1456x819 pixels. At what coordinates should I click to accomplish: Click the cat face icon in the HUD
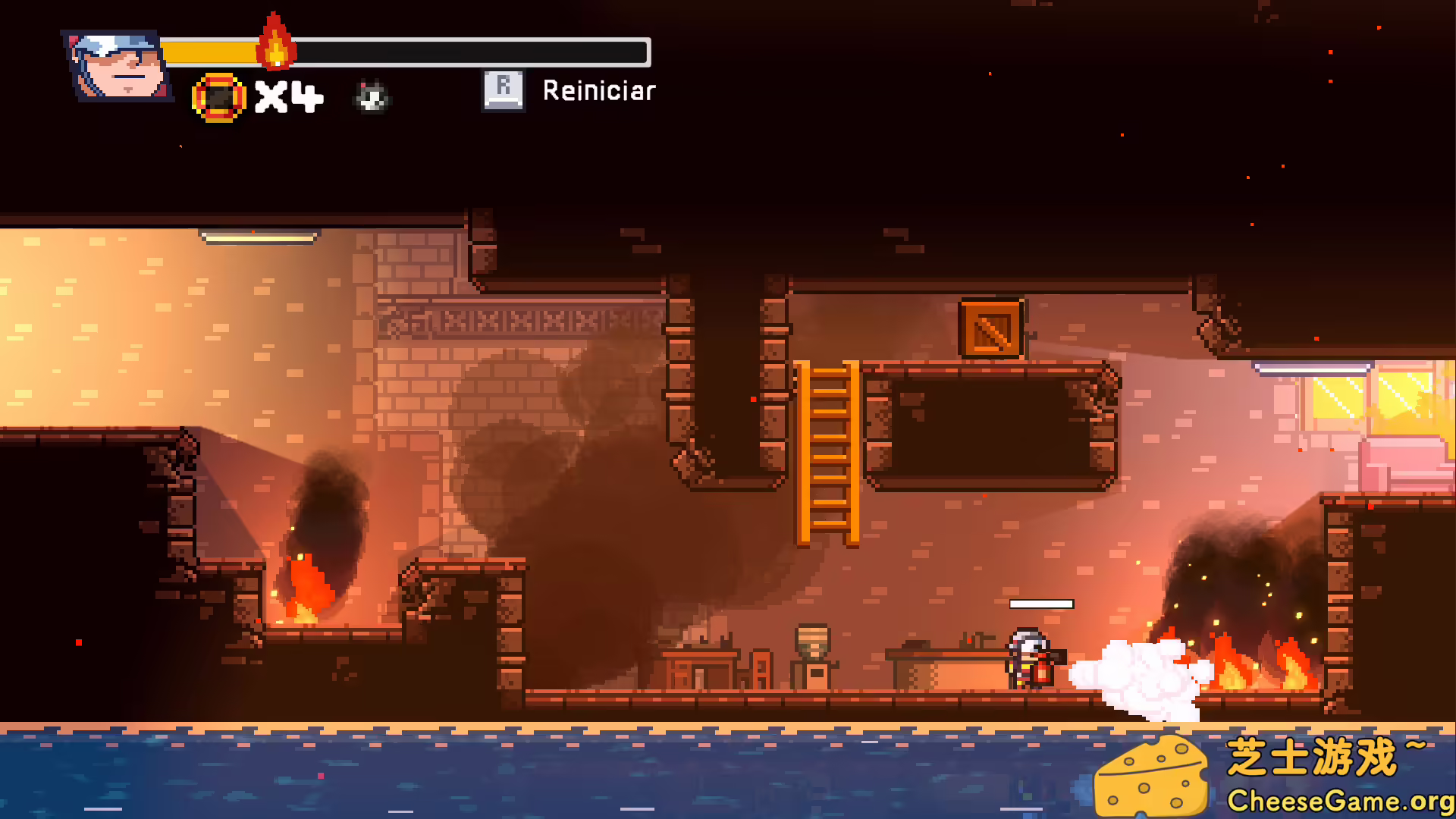[370, 97]
